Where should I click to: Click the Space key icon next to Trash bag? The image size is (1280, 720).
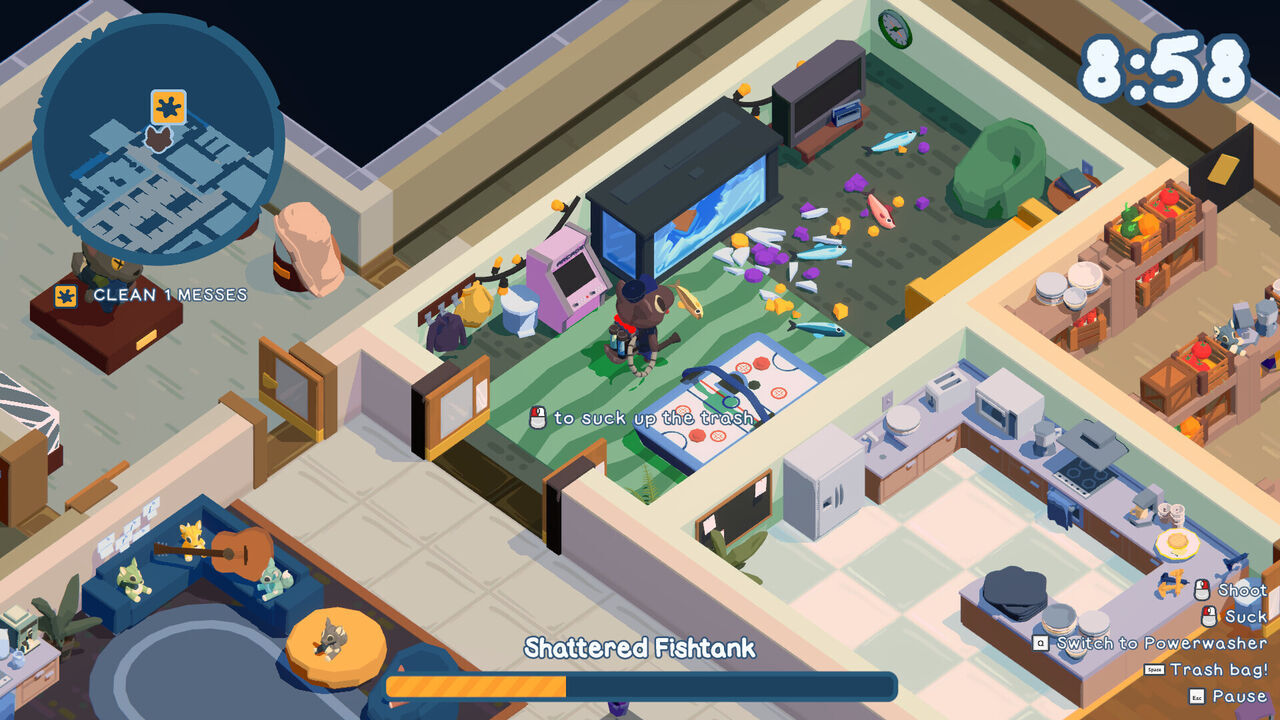coord(1153,668)
